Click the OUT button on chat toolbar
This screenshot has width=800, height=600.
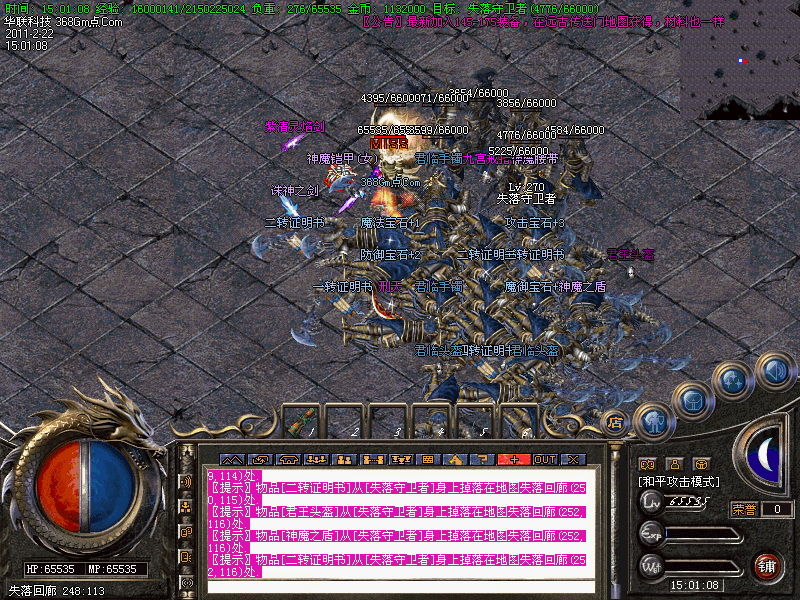tap(545, 460)
